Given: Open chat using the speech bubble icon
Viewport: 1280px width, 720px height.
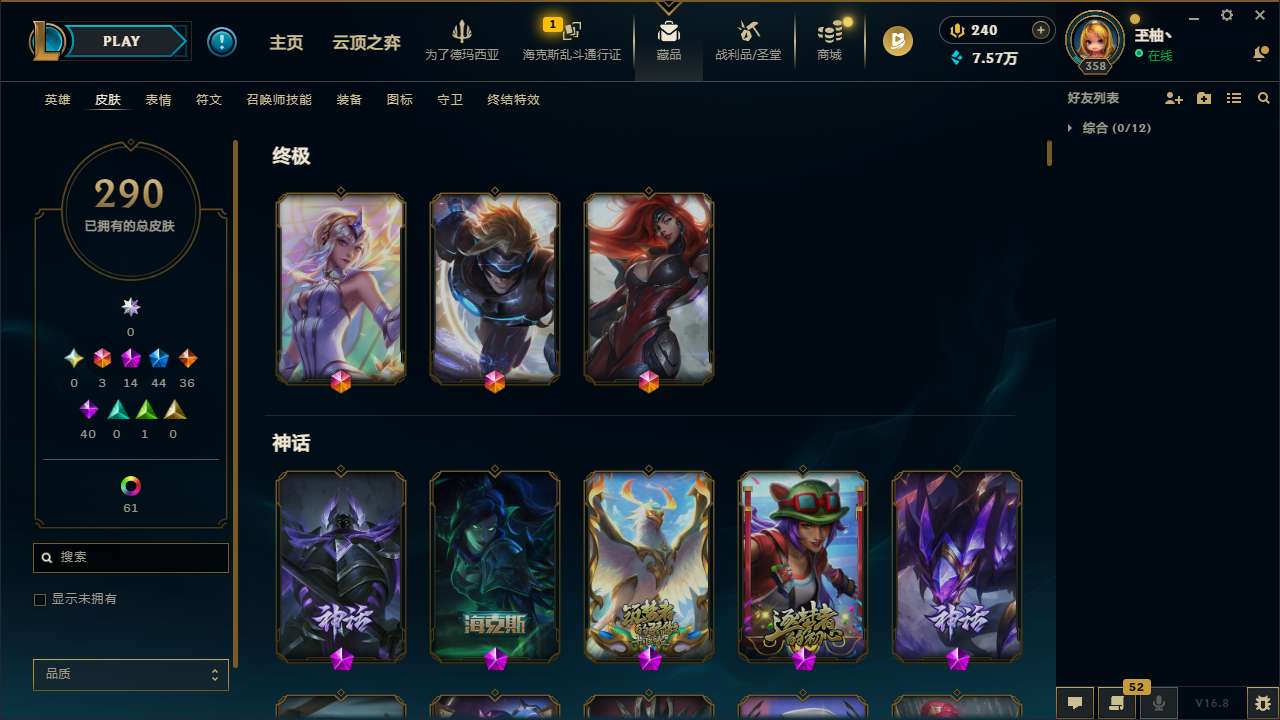Looking at the screenshot, I should click(x=1075, y=702).
